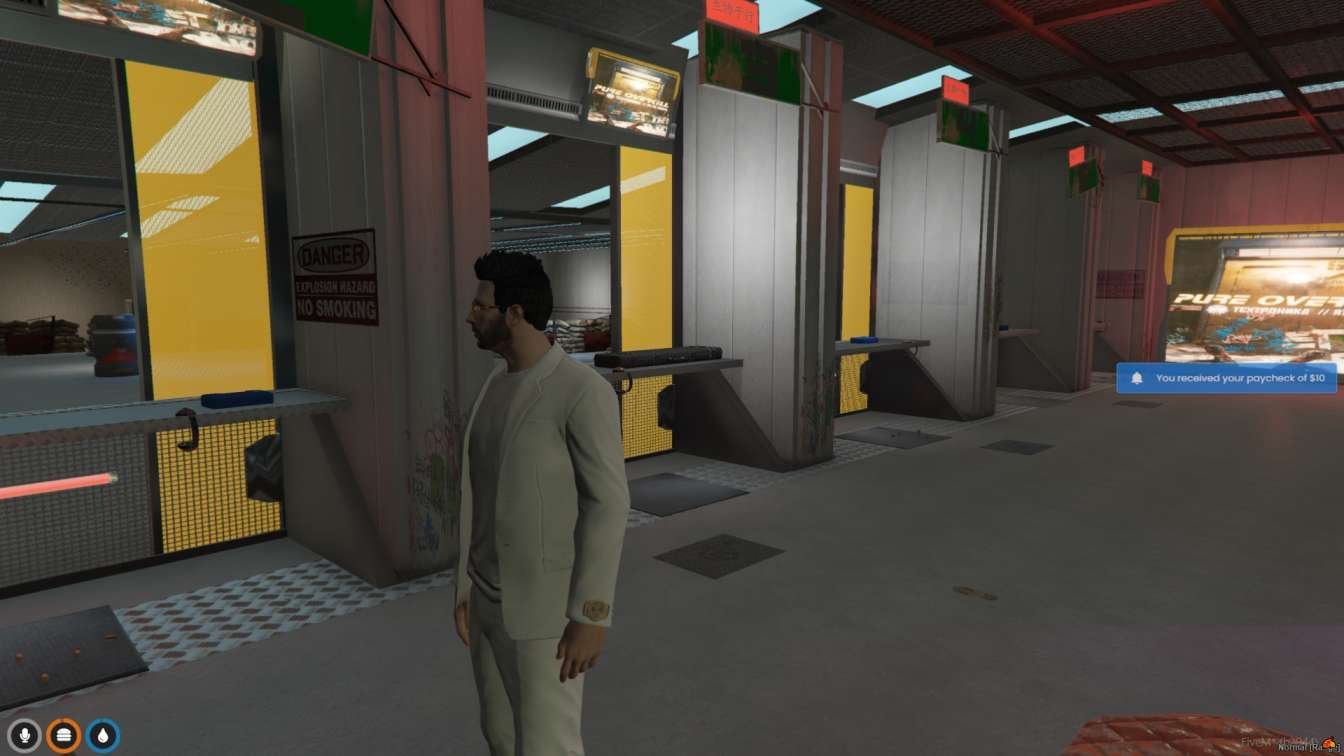Image resolution: width=1344 pixels, height=756 pixels.
Task: Click the Normal voice range label
Action: point(1290,748)
